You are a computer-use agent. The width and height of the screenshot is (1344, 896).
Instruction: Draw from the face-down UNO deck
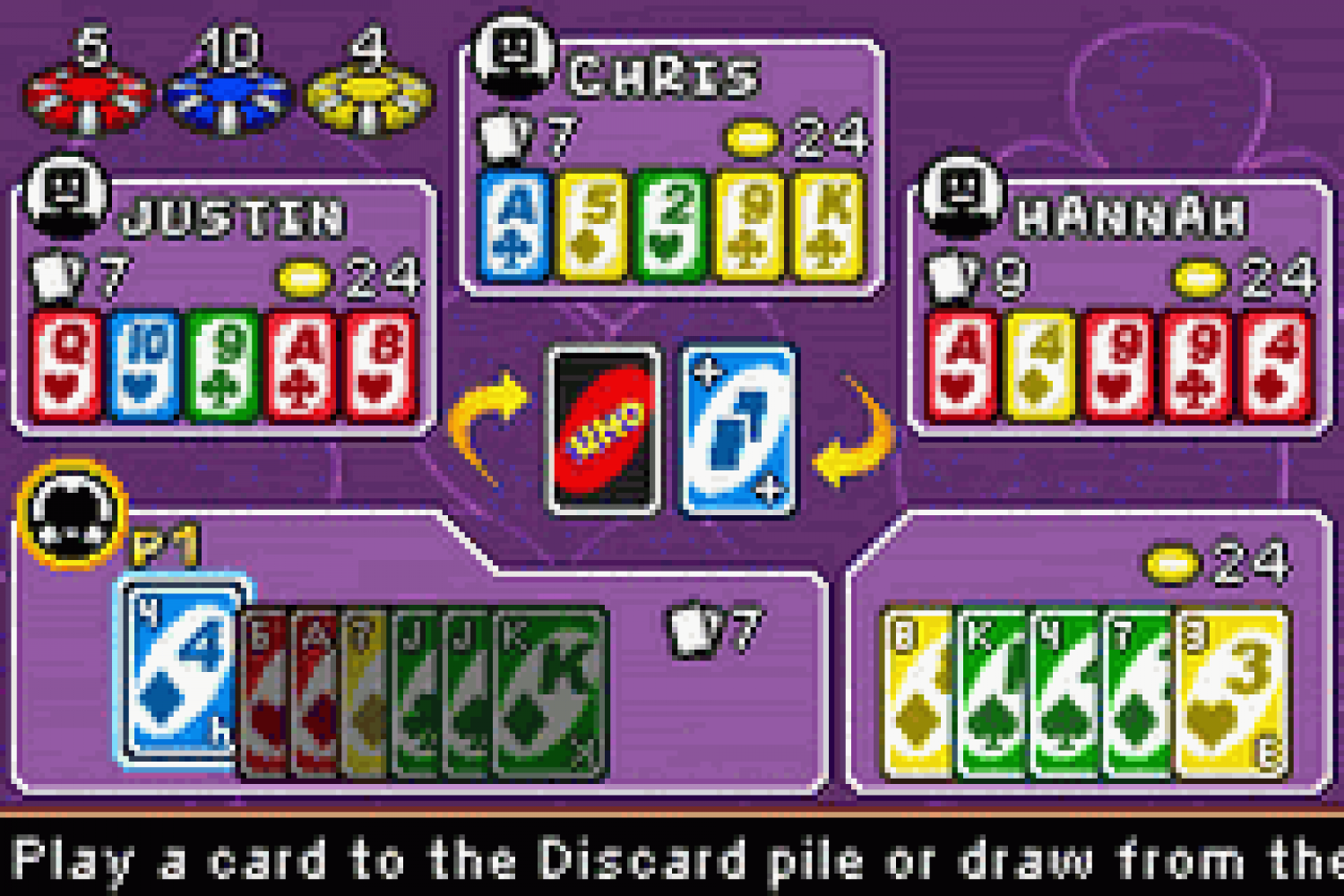coord(603,431)
